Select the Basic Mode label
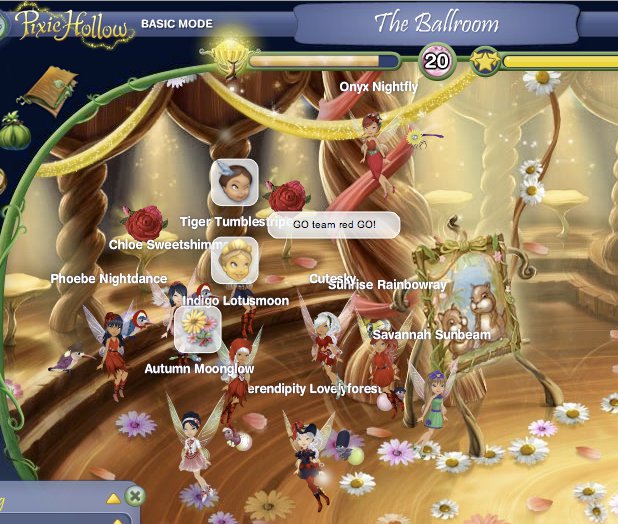618x524 pixels. [x=176, y=23]
